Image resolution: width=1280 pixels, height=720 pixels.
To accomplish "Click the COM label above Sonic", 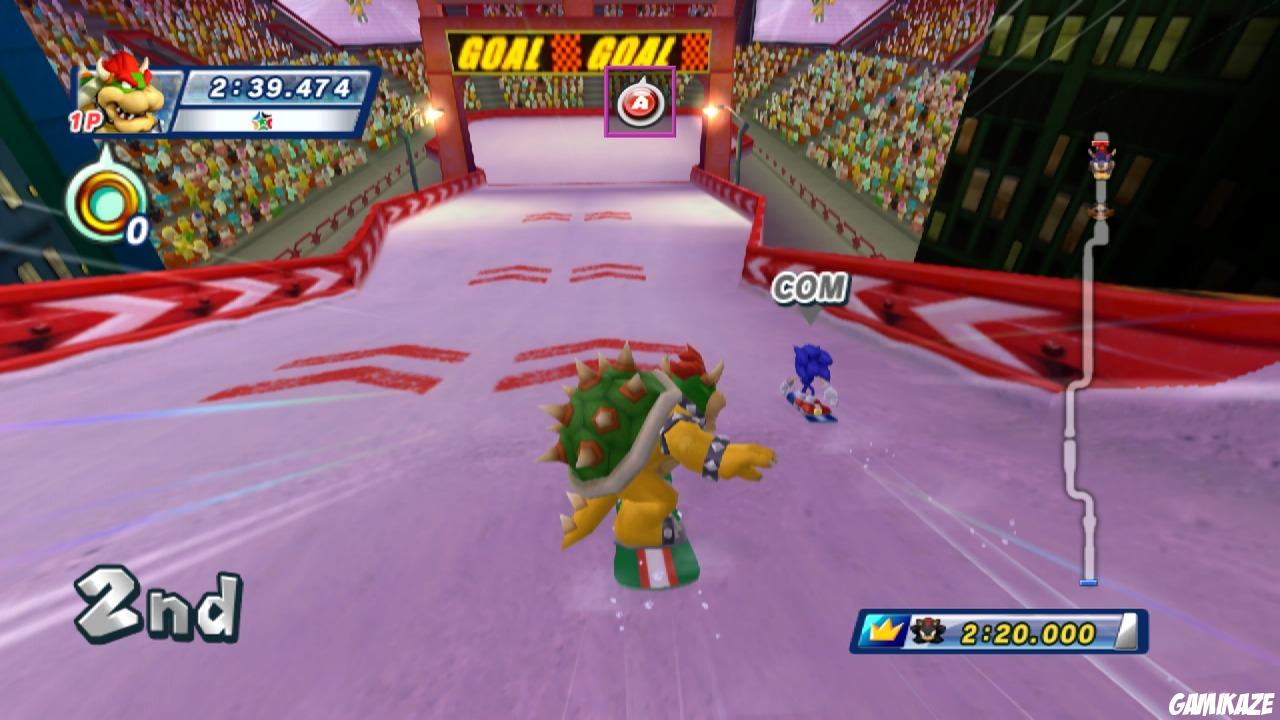I will click(x=812, y=288).
